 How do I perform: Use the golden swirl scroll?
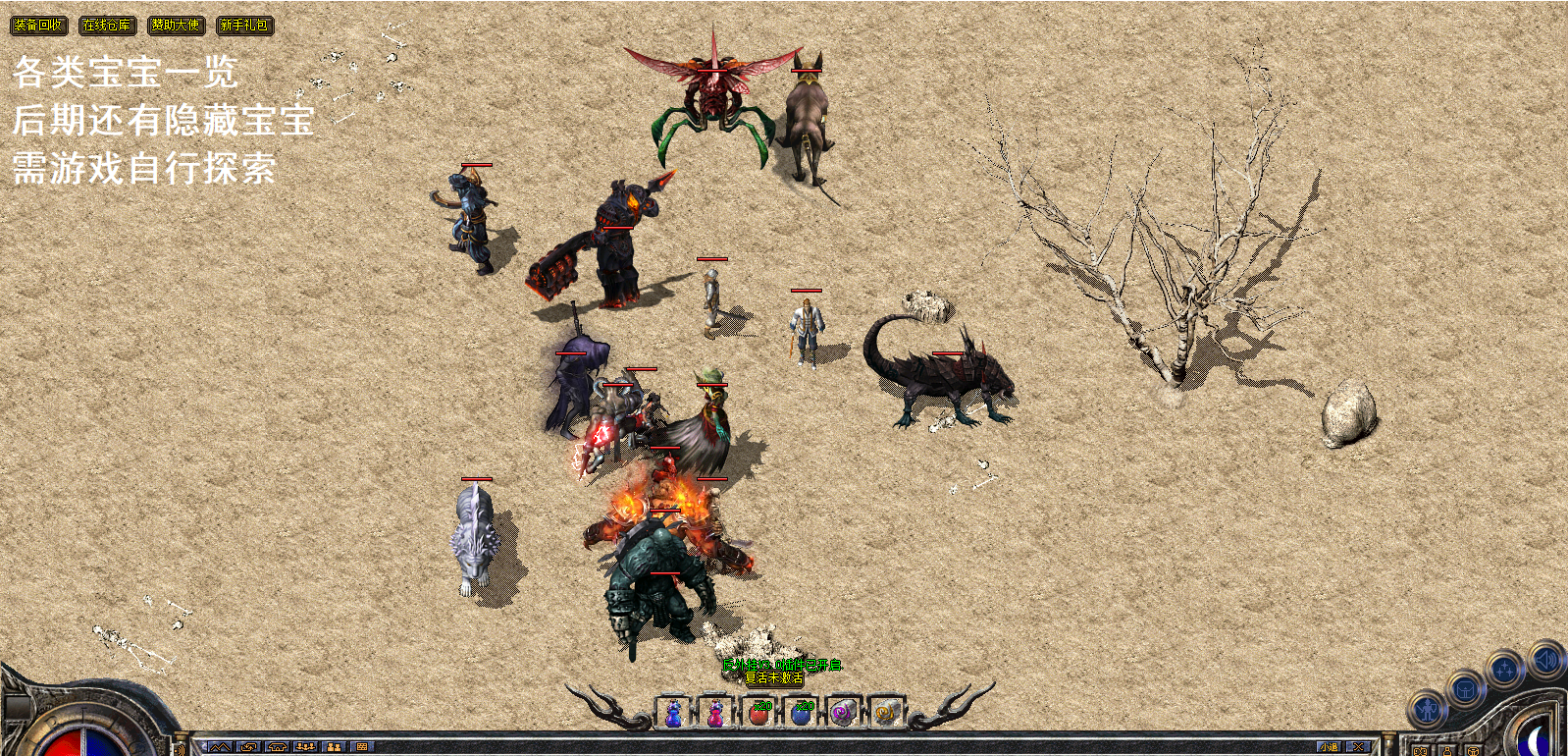[885, 713]
